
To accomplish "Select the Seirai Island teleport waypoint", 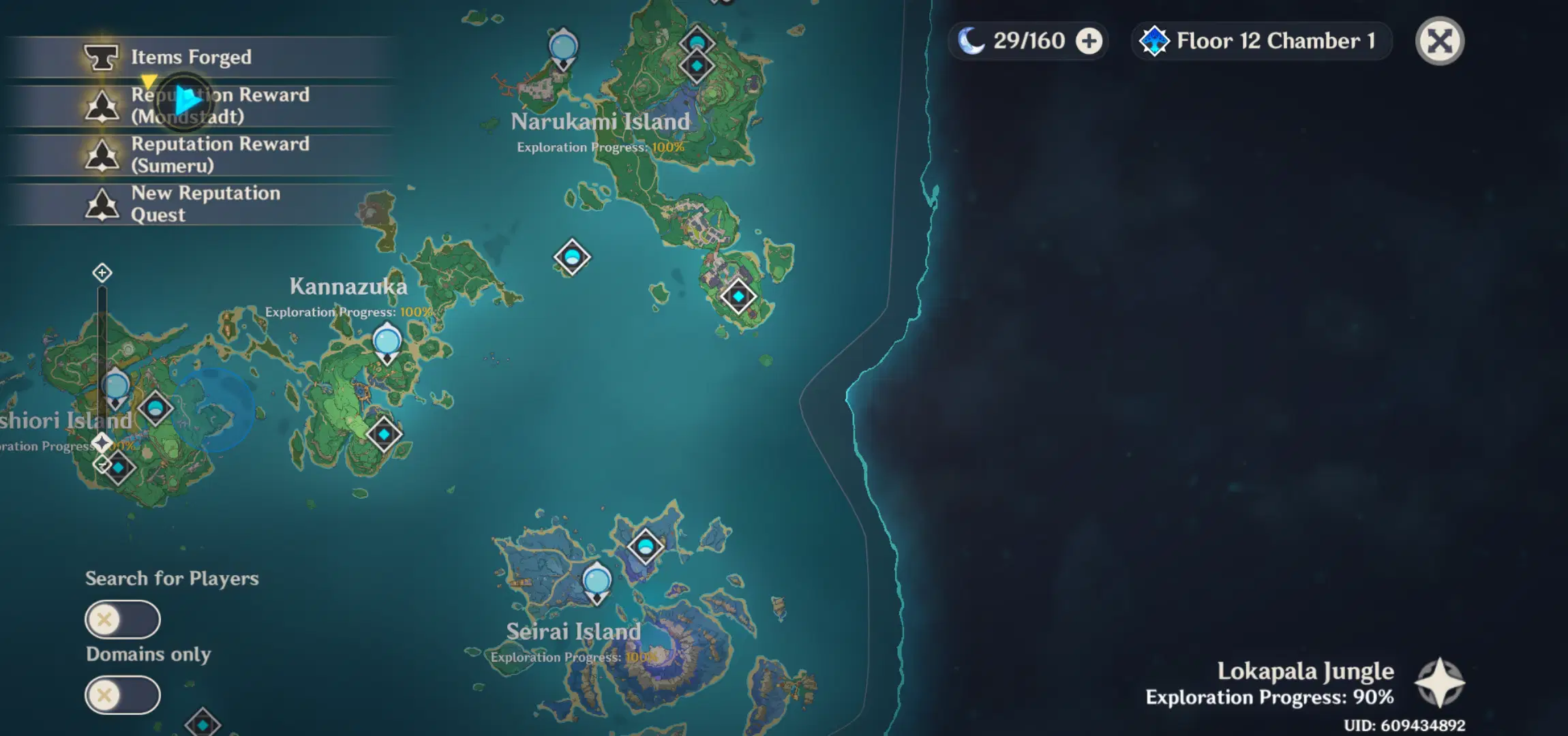I will (598, 580).
